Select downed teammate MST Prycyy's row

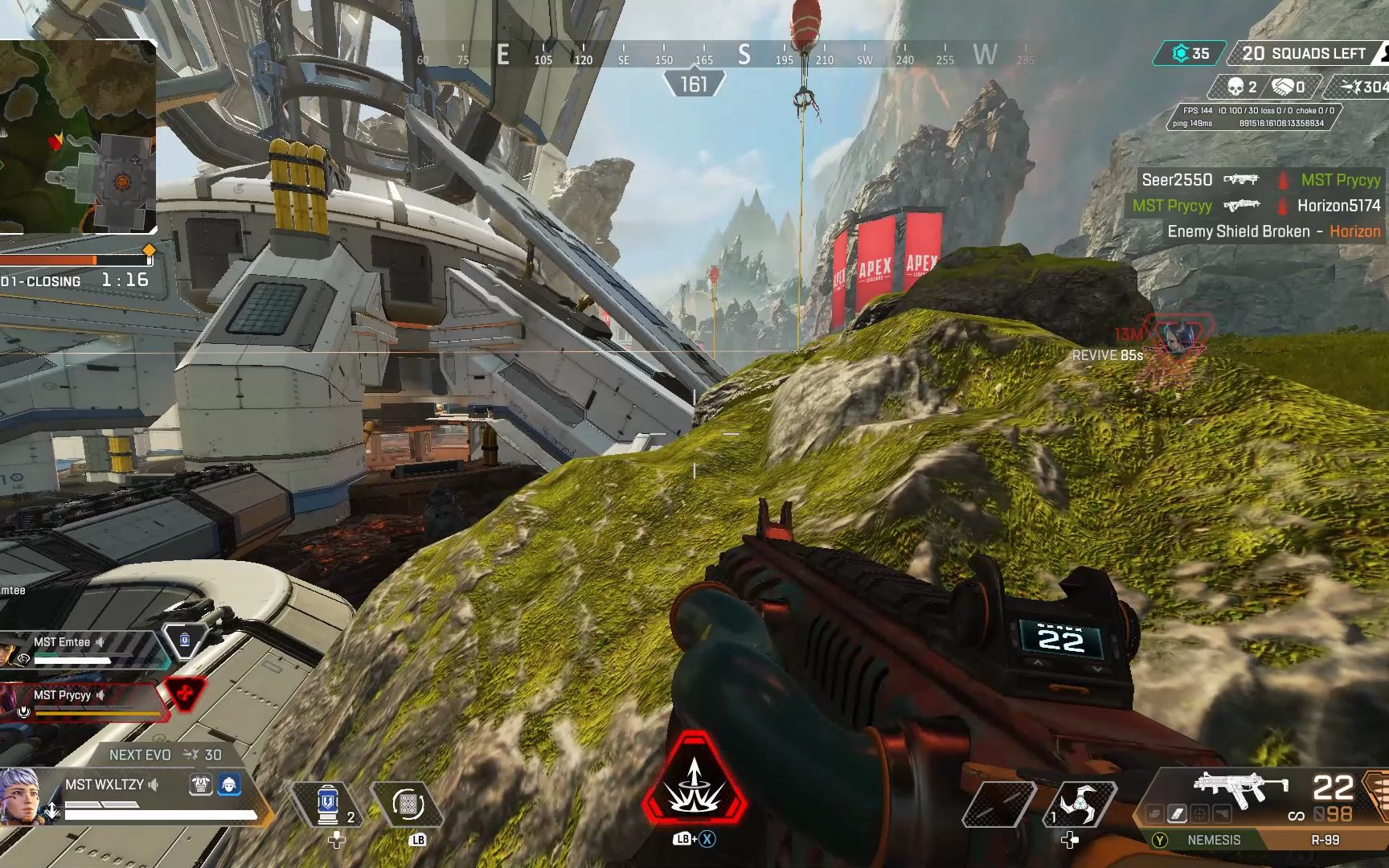[x=80, y=701]
